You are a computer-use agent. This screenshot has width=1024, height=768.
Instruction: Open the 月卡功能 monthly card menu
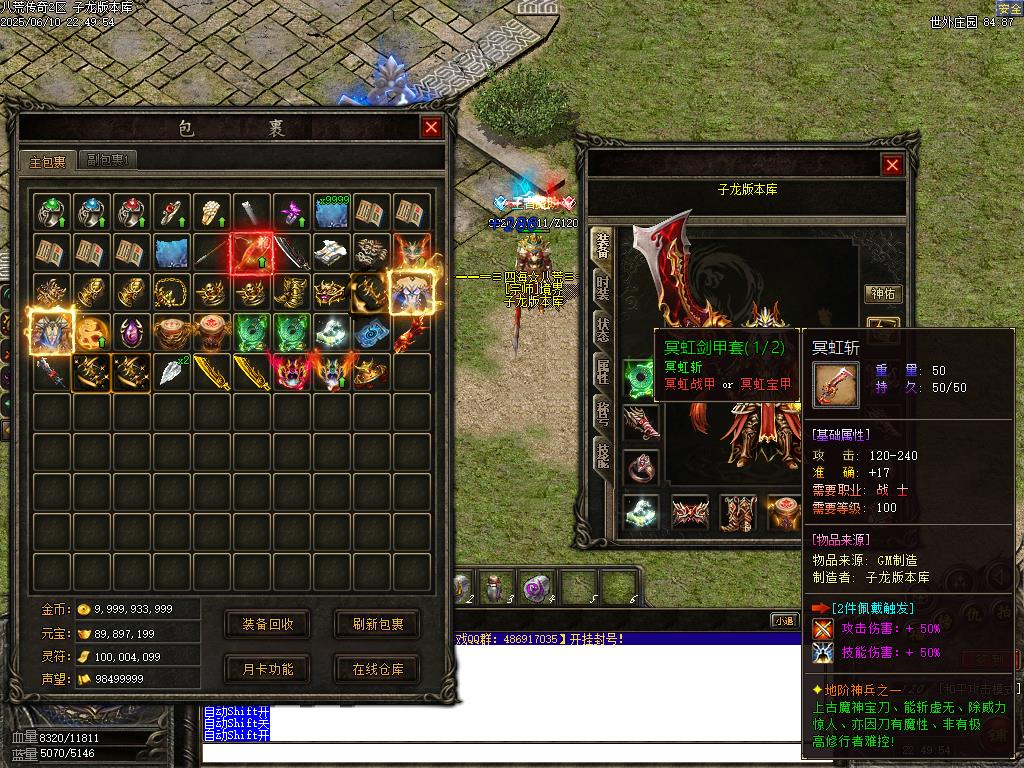pos(267,669)
